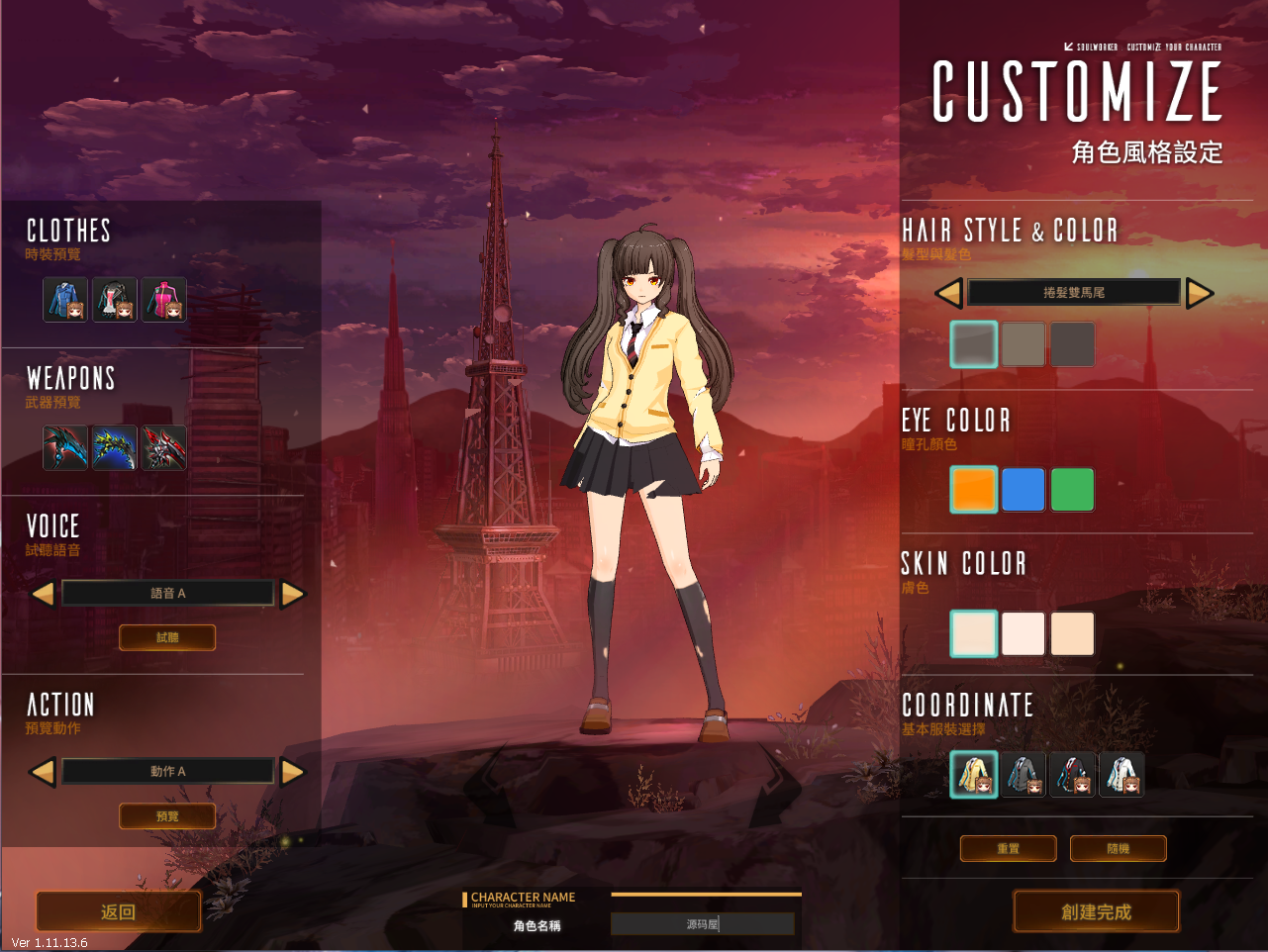Image resolution: width=1268 pixels, height=952 pixels.
Task: Preview the yellow-green weapon icon
Action: point(115,447)
